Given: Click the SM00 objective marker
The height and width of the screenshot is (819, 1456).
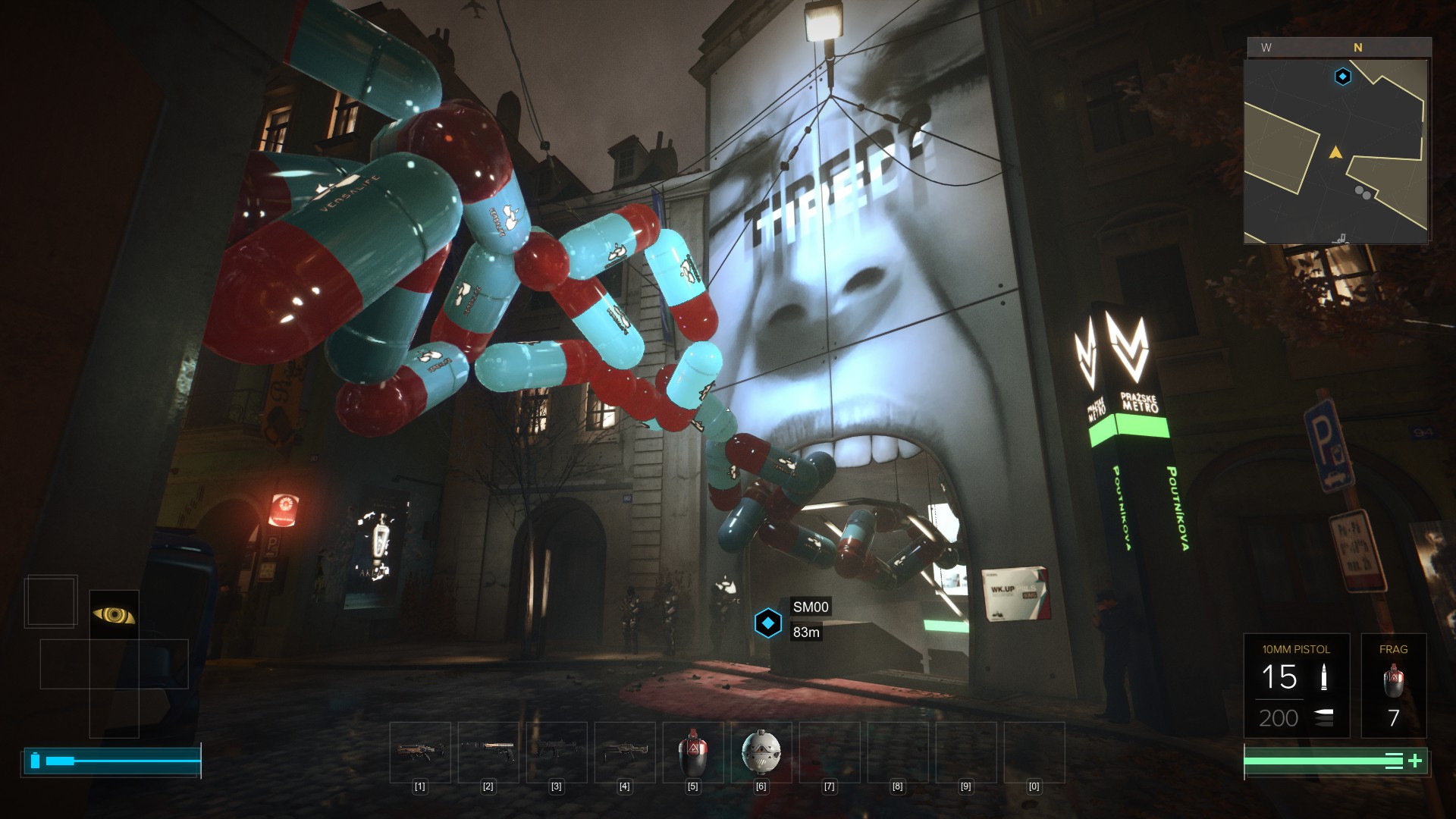Looking at the screenshot, I should [768, 623].
